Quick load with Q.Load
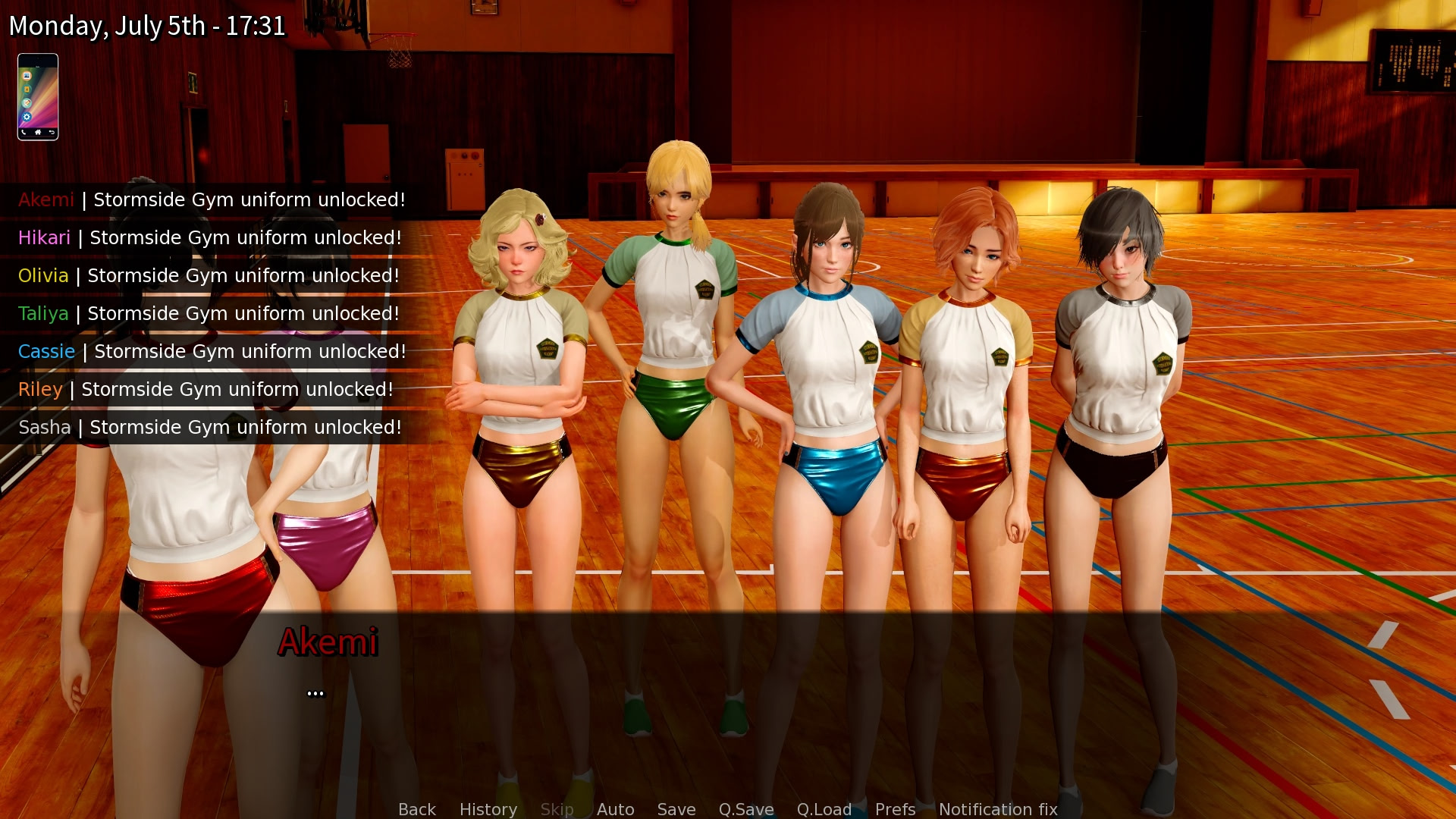This screenshot has width=1456, height=819. tap(824, 809)
